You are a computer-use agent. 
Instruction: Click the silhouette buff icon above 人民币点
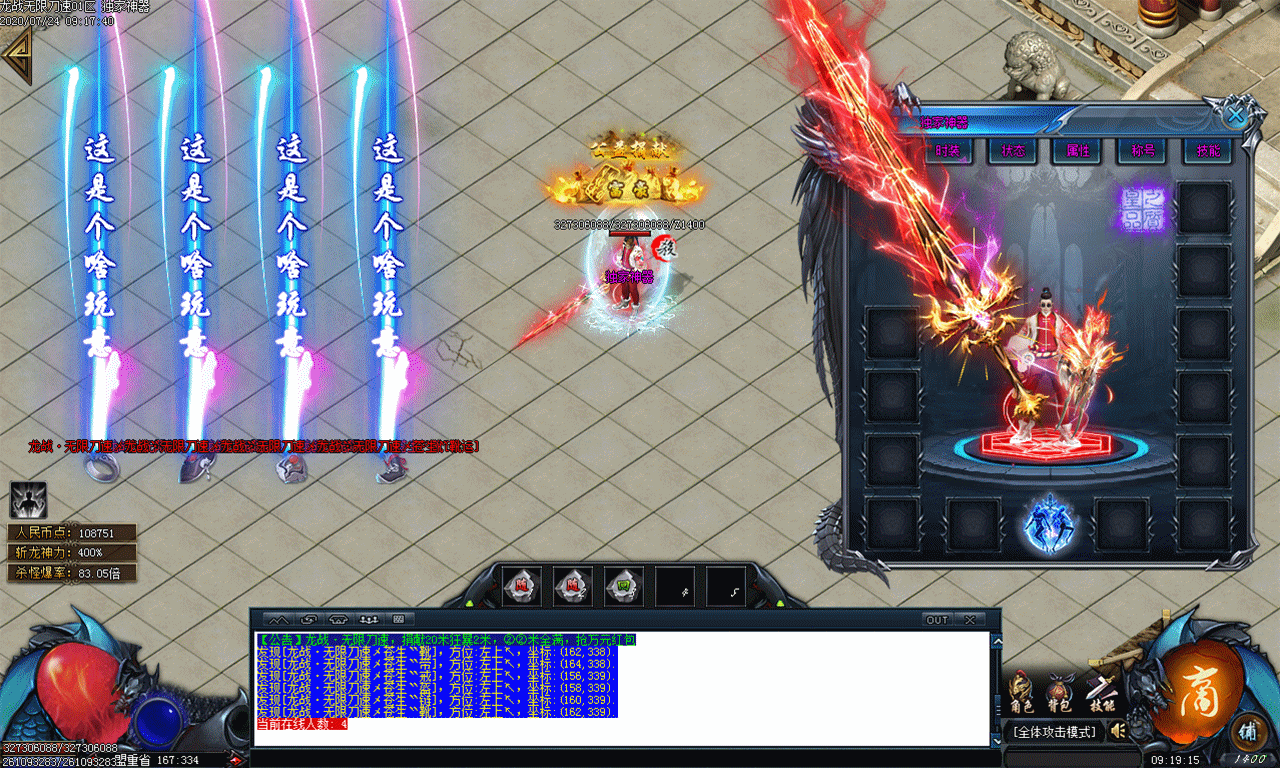coord(28,500)
